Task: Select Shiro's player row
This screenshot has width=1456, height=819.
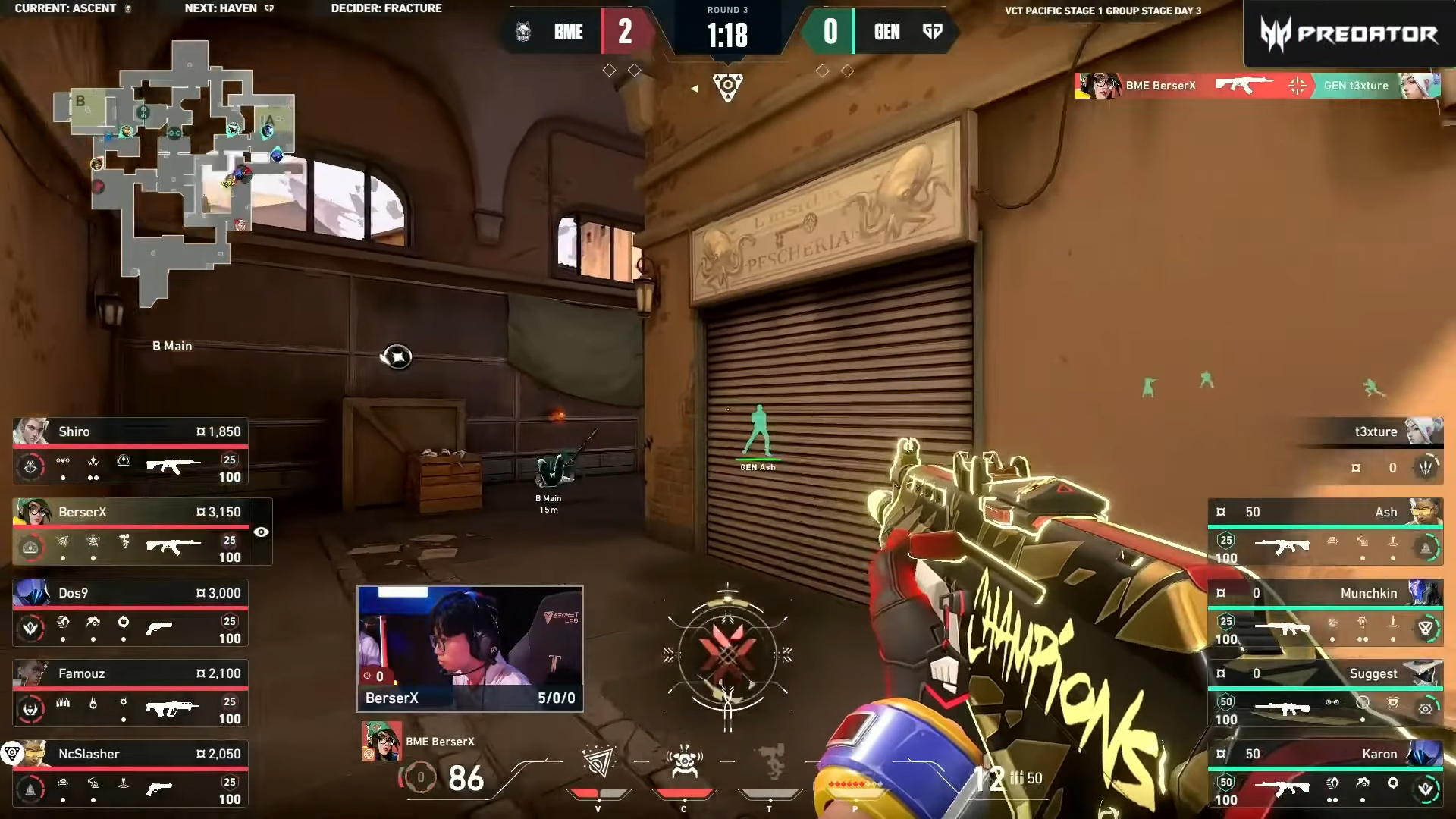Action: (130, 451)
